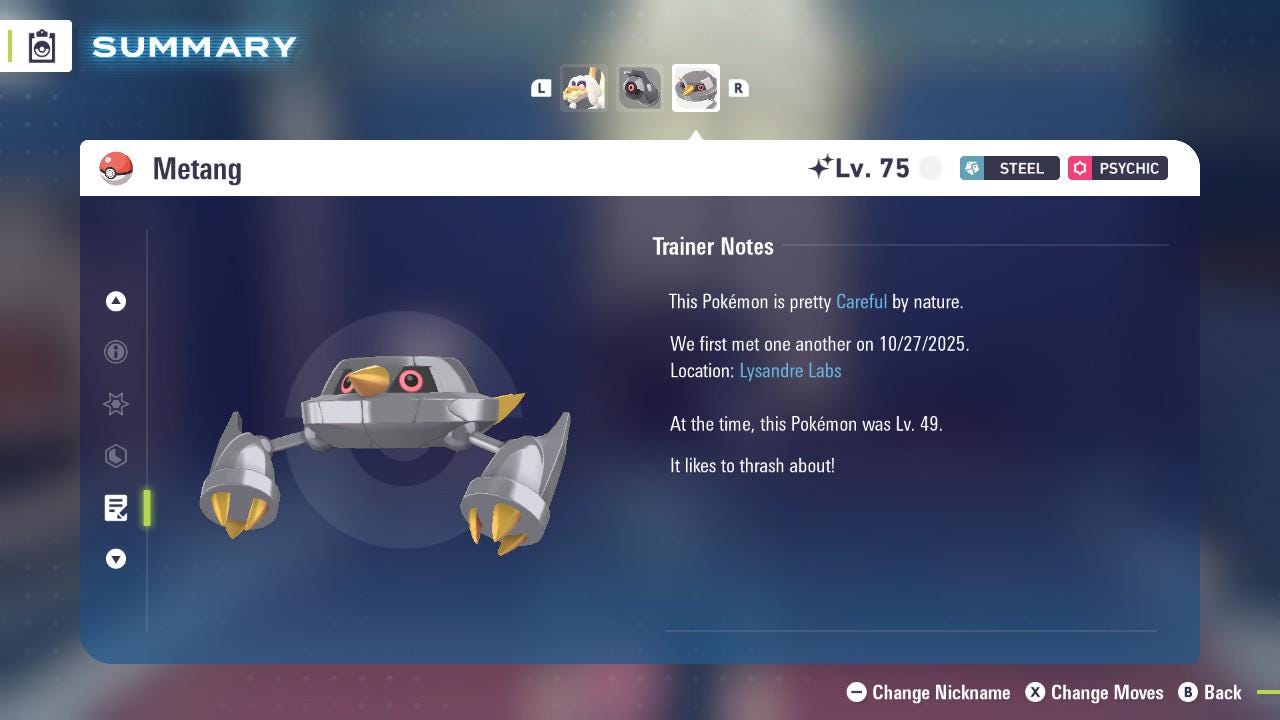
Task: Click the Oshawott thumbnail at the top
Action: (584, 87)
